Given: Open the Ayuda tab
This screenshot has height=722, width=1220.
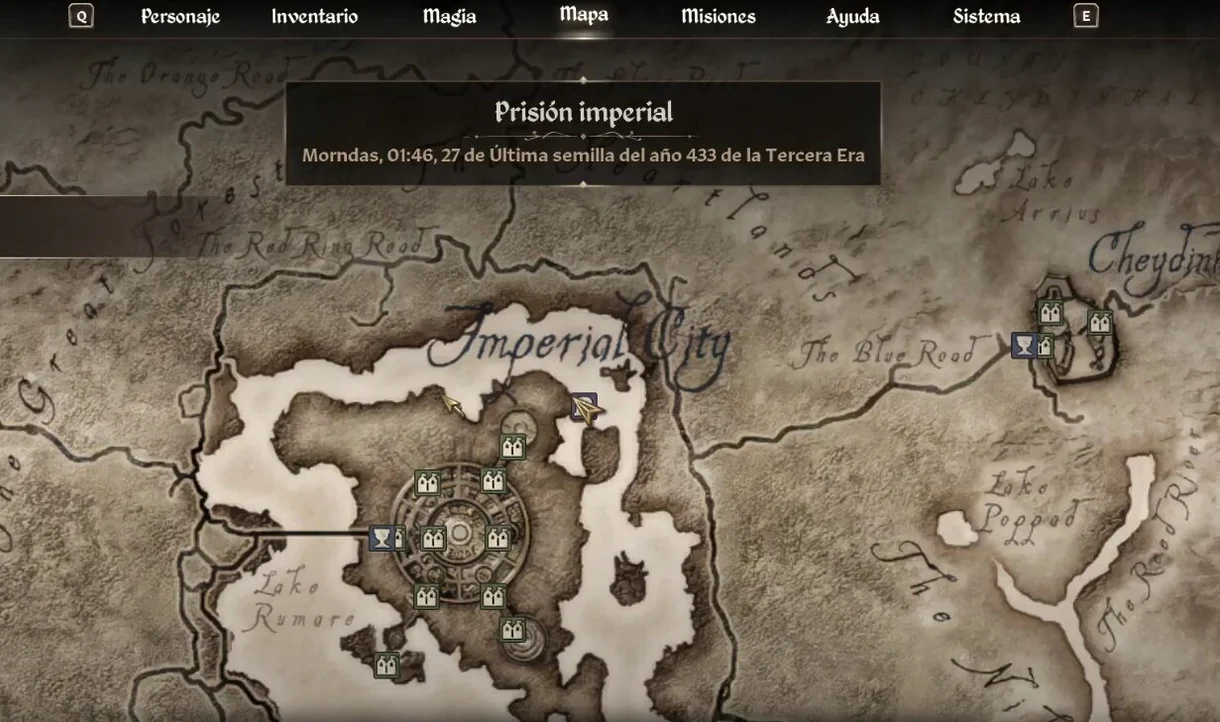Looking at the screenshot, I should [x=853, y=17].
